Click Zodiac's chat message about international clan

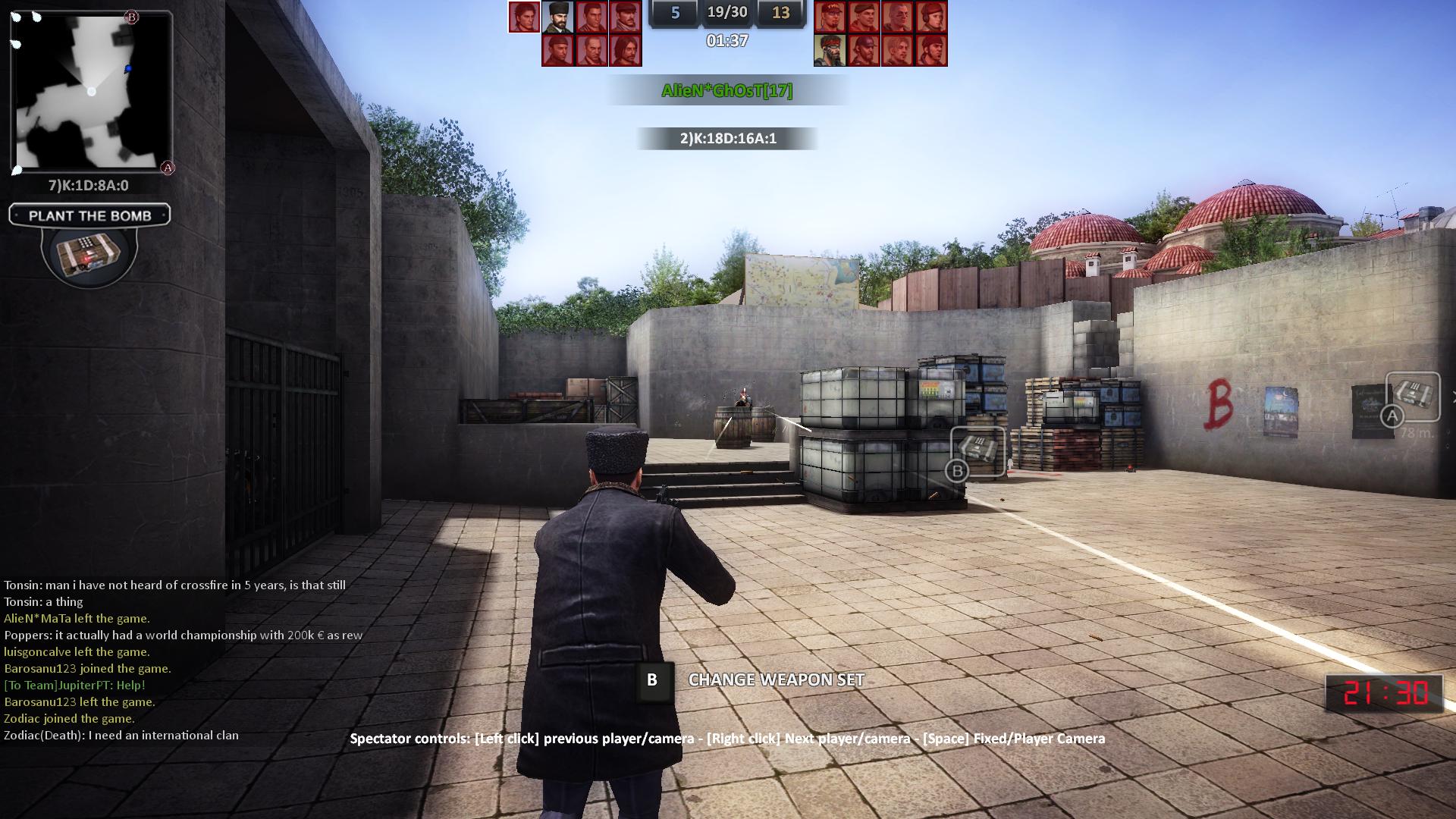121,736
